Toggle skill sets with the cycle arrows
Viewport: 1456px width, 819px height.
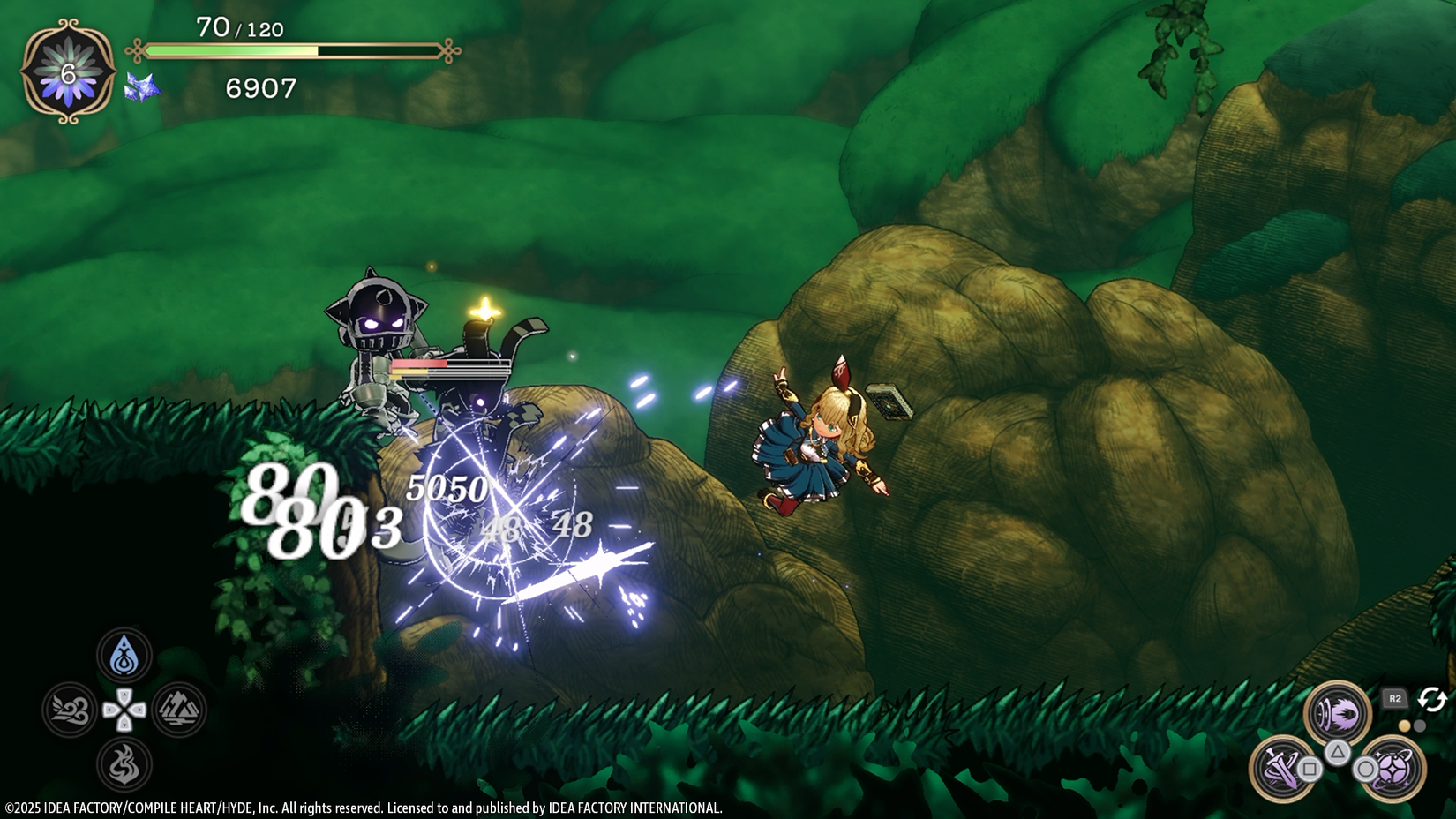coord(1432,699)
